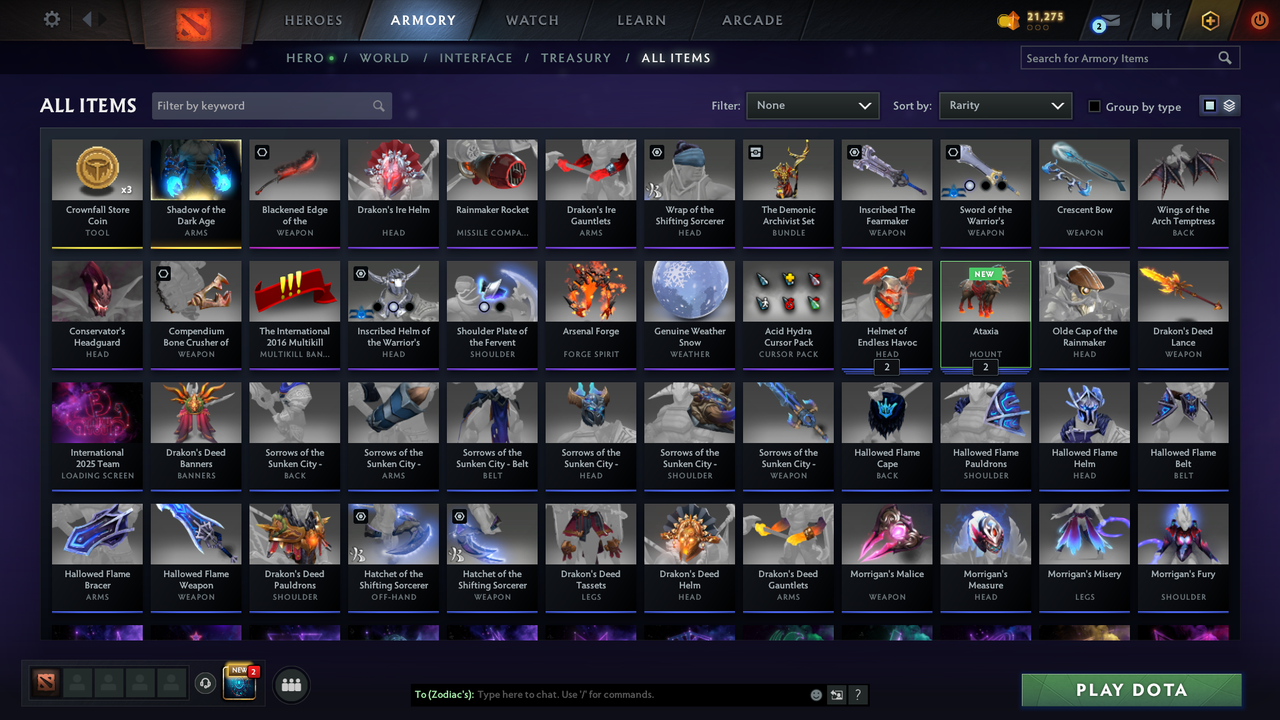Enable the Group by type checkbox

[1095, 107]
